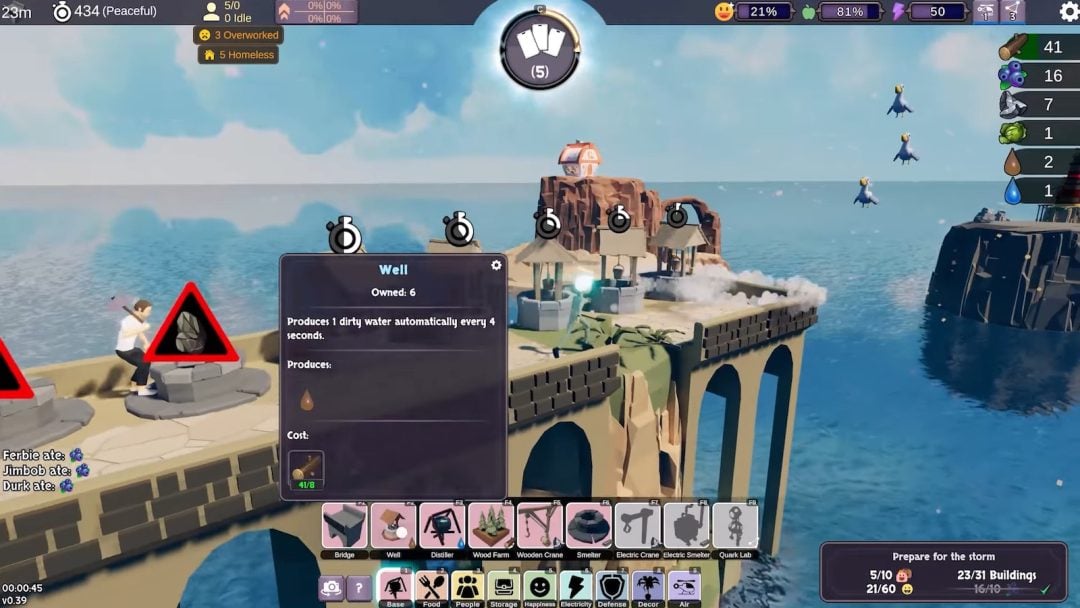Open the Decor category tab

[648, 587]
